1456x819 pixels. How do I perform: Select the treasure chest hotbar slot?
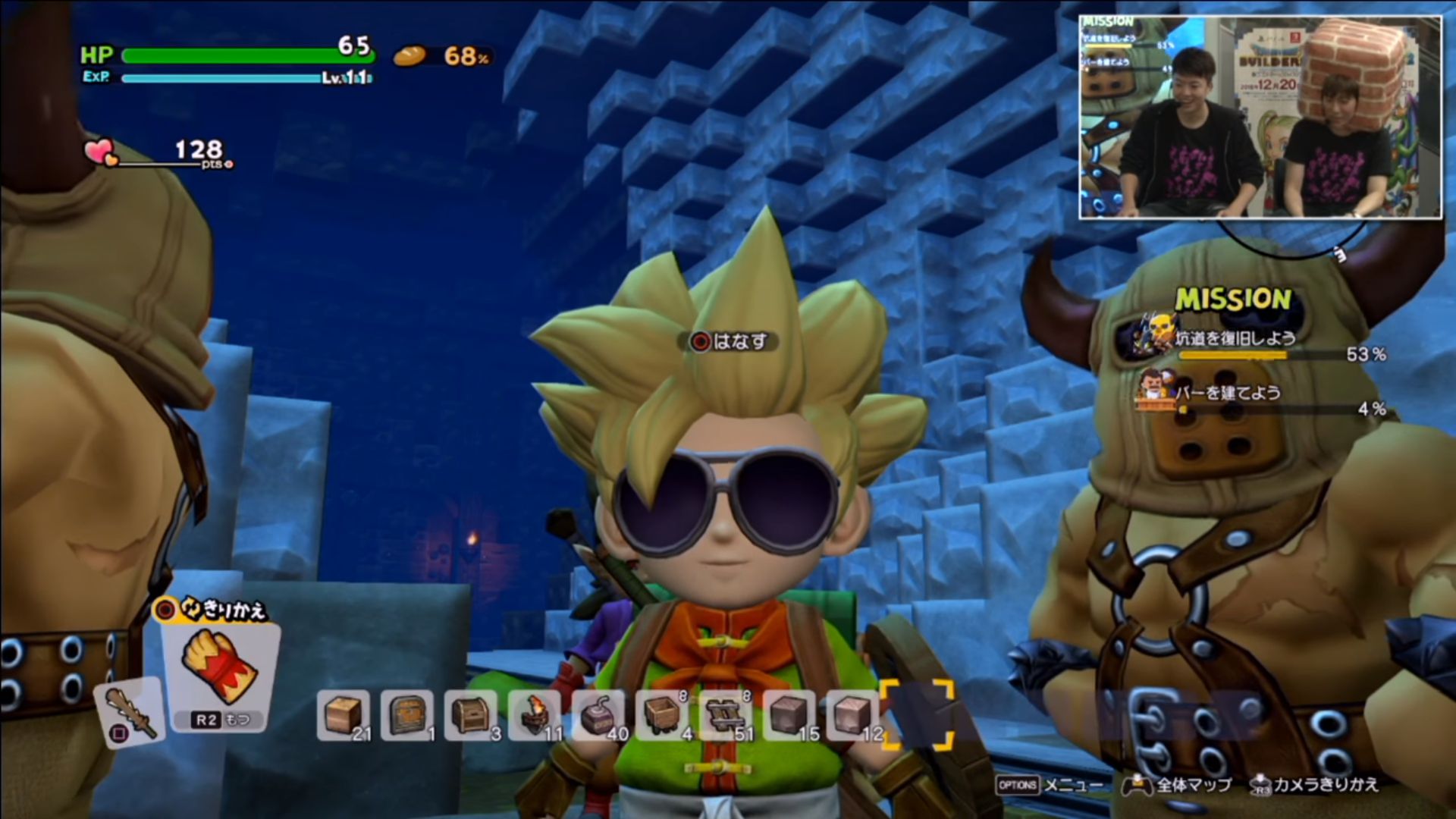point(471,715)
